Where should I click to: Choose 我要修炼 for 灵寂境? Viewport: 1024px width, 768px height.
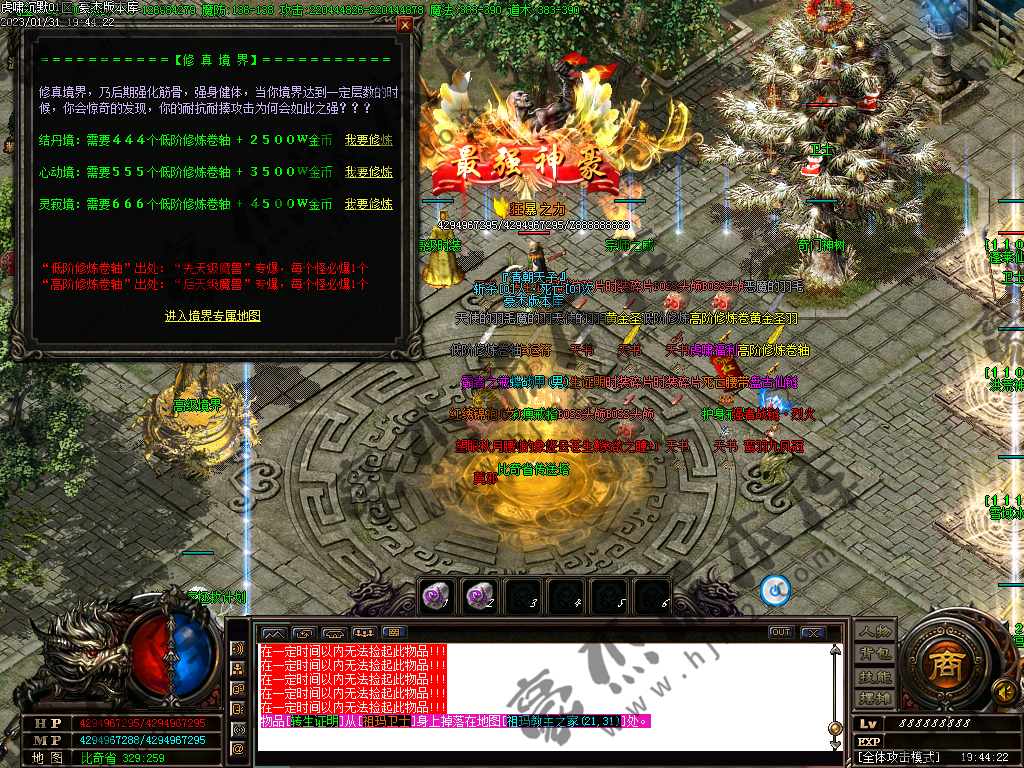[368, 204]
